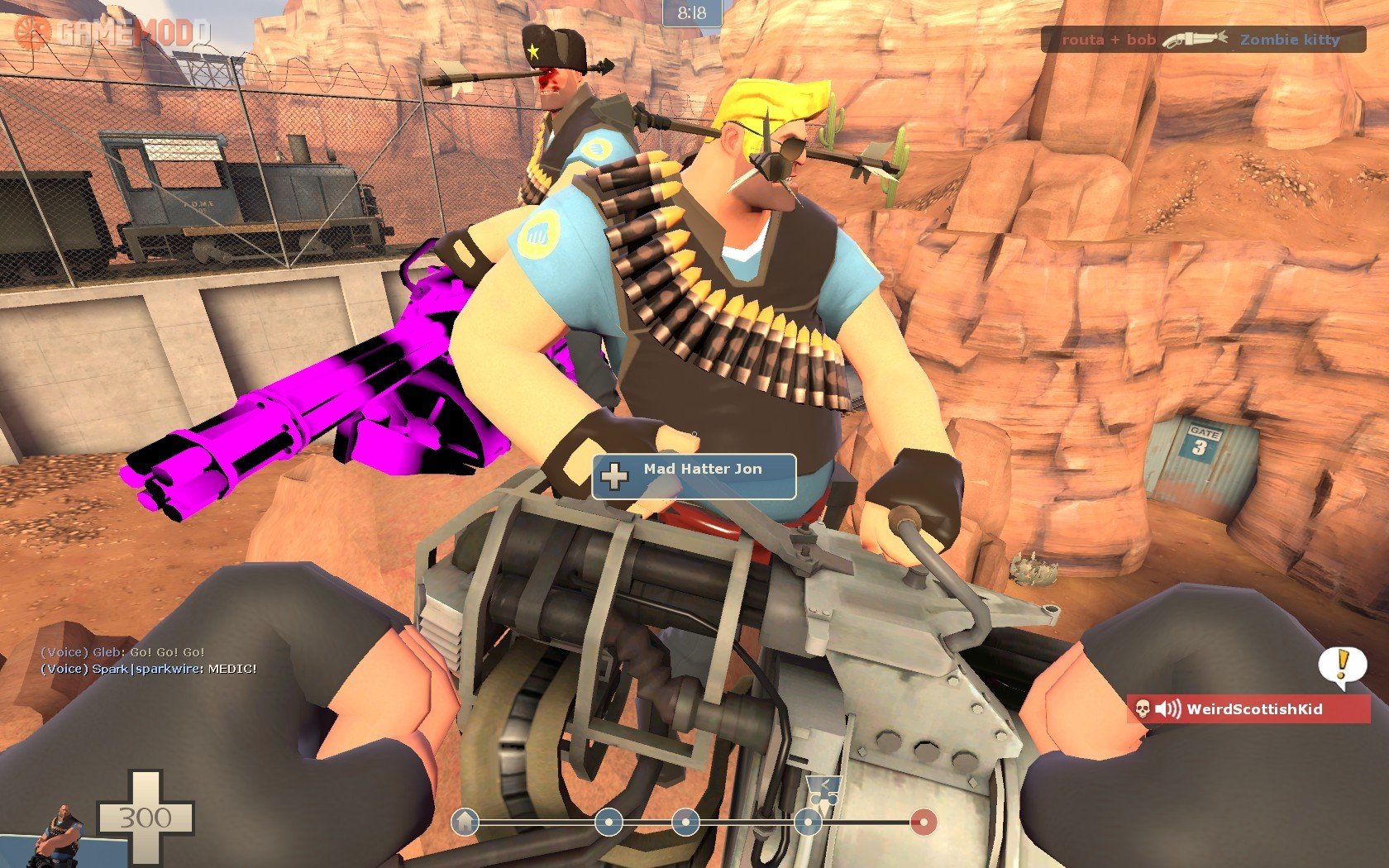1389x868 pixels.
Task: Click the yellow exclamation speech bubble icon
Action: click(1341, 666)
